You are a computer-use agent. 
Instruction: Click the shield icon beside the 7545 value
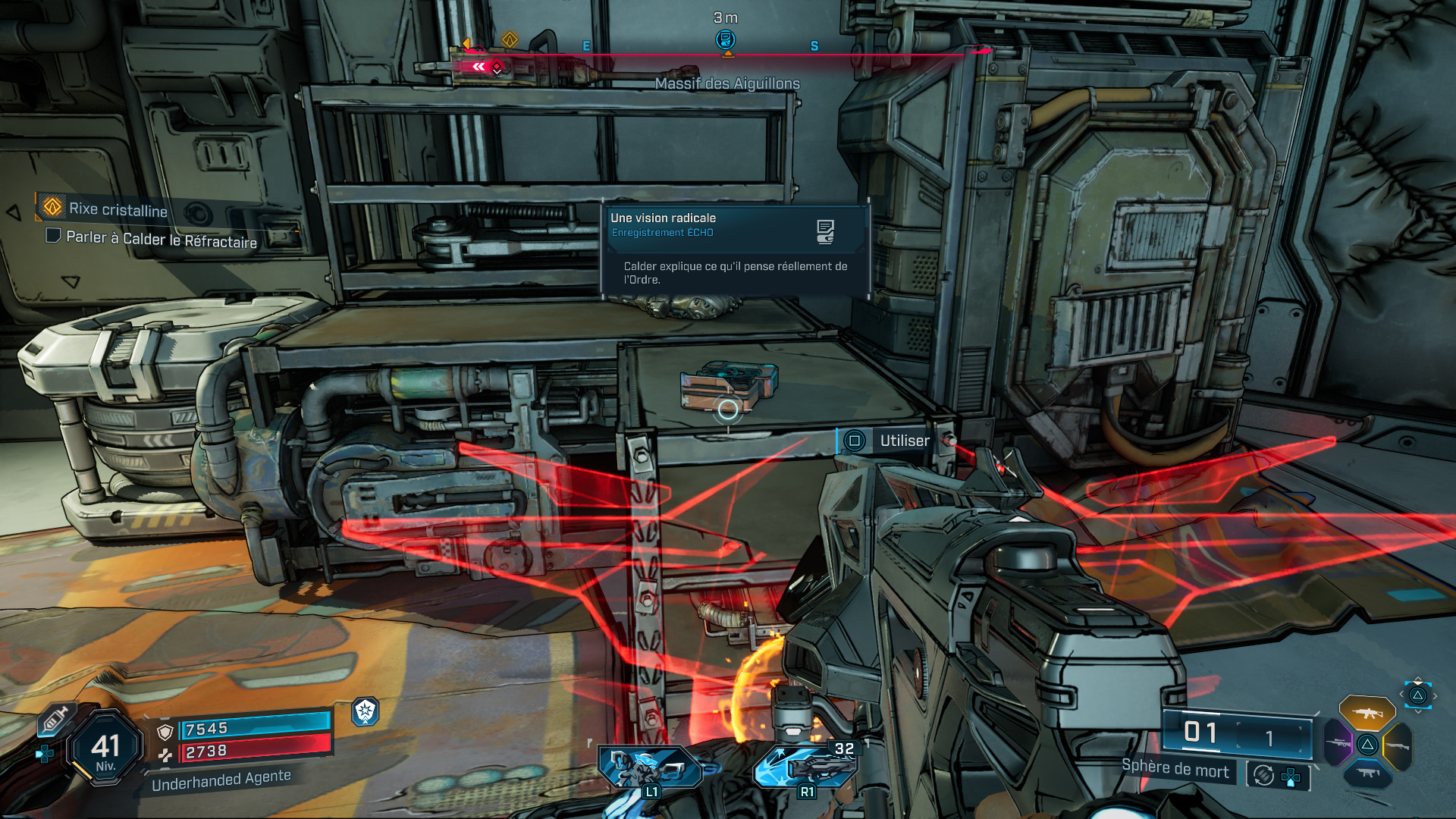164,733
